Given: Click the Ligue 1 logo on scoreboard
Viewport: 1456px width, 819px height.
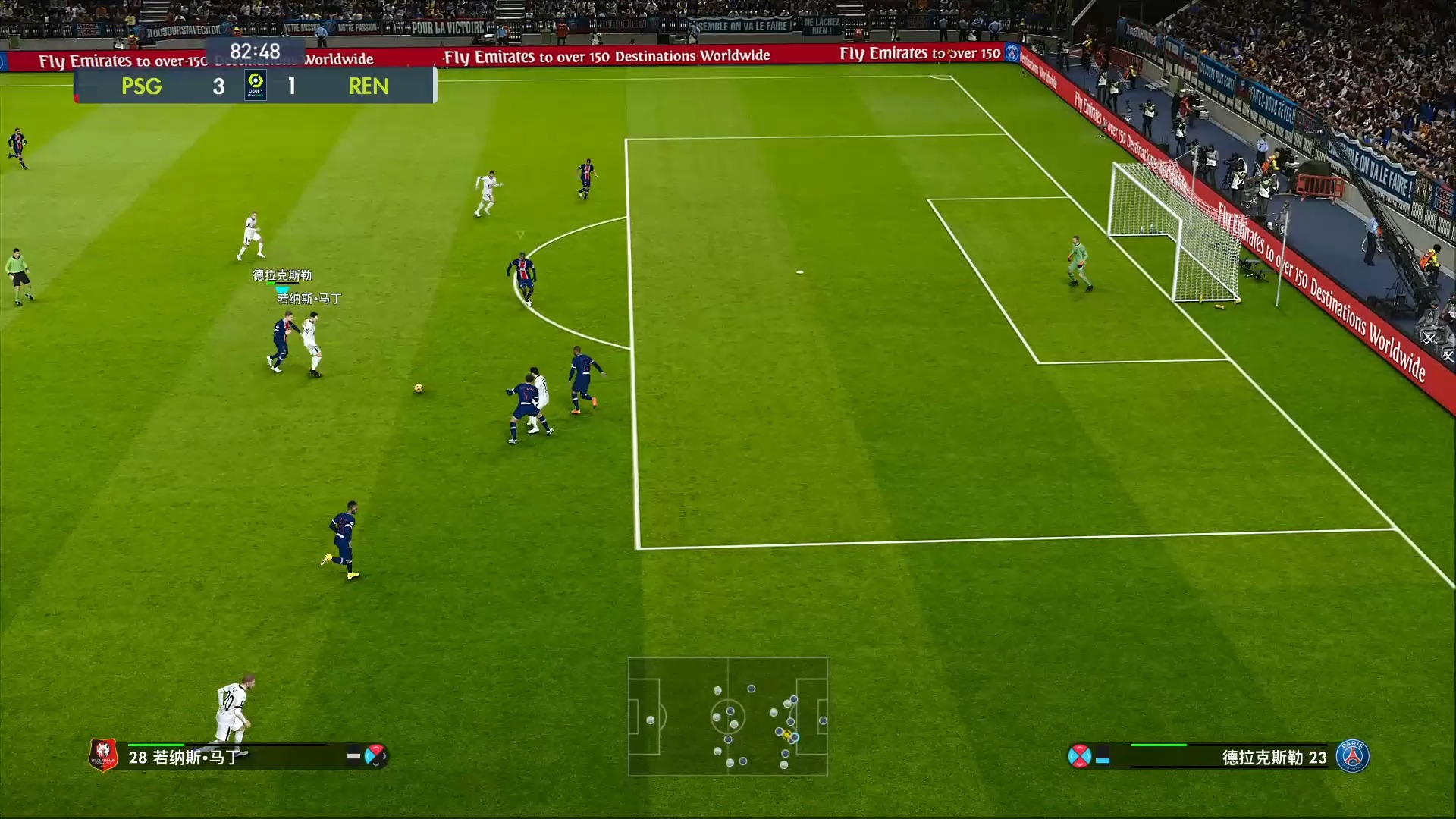Looking at the screenshot, I should (256, 85).
